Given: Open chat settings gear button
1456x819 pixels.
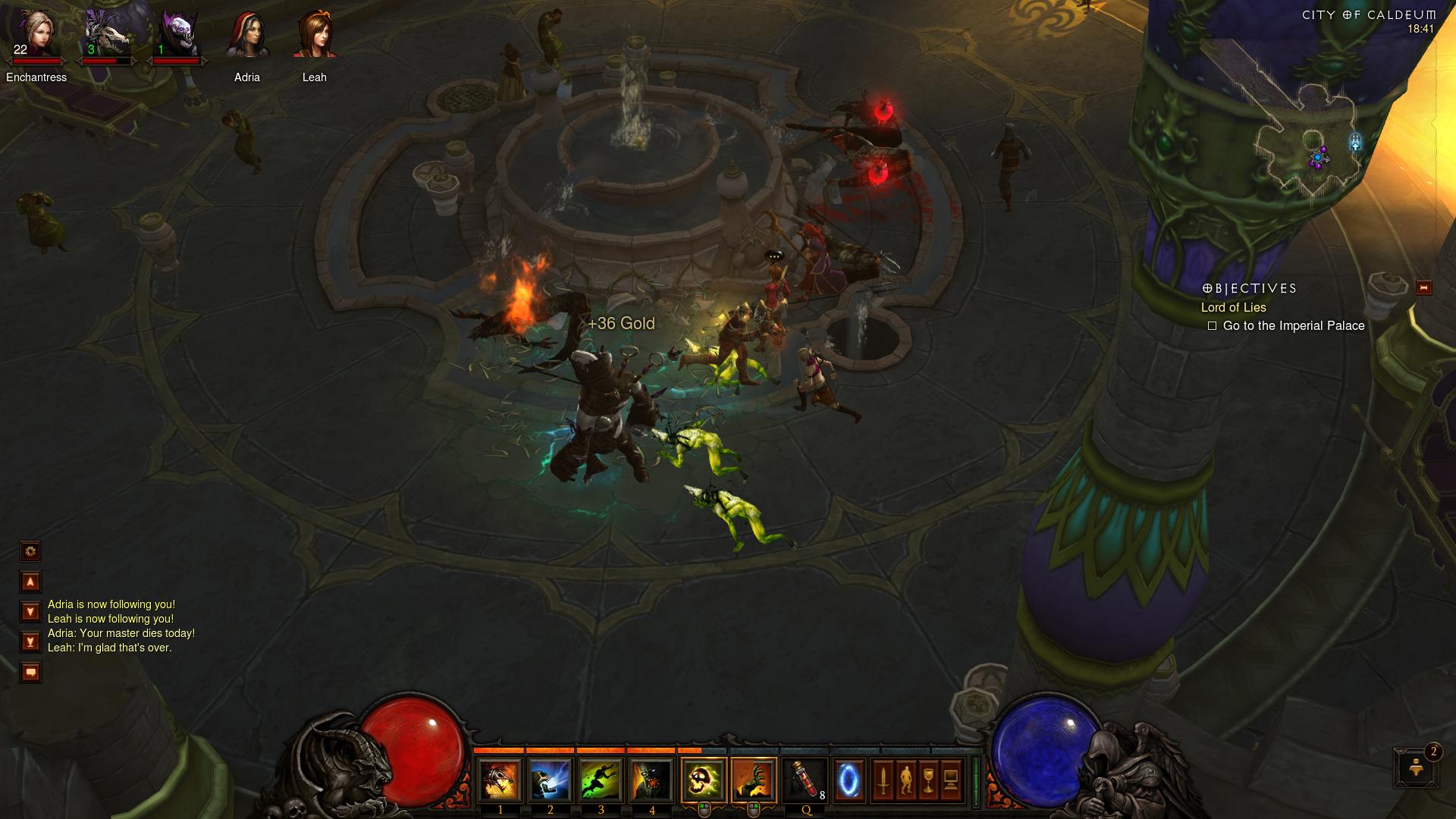Looking at the screenshot, I should coord(30,551).
